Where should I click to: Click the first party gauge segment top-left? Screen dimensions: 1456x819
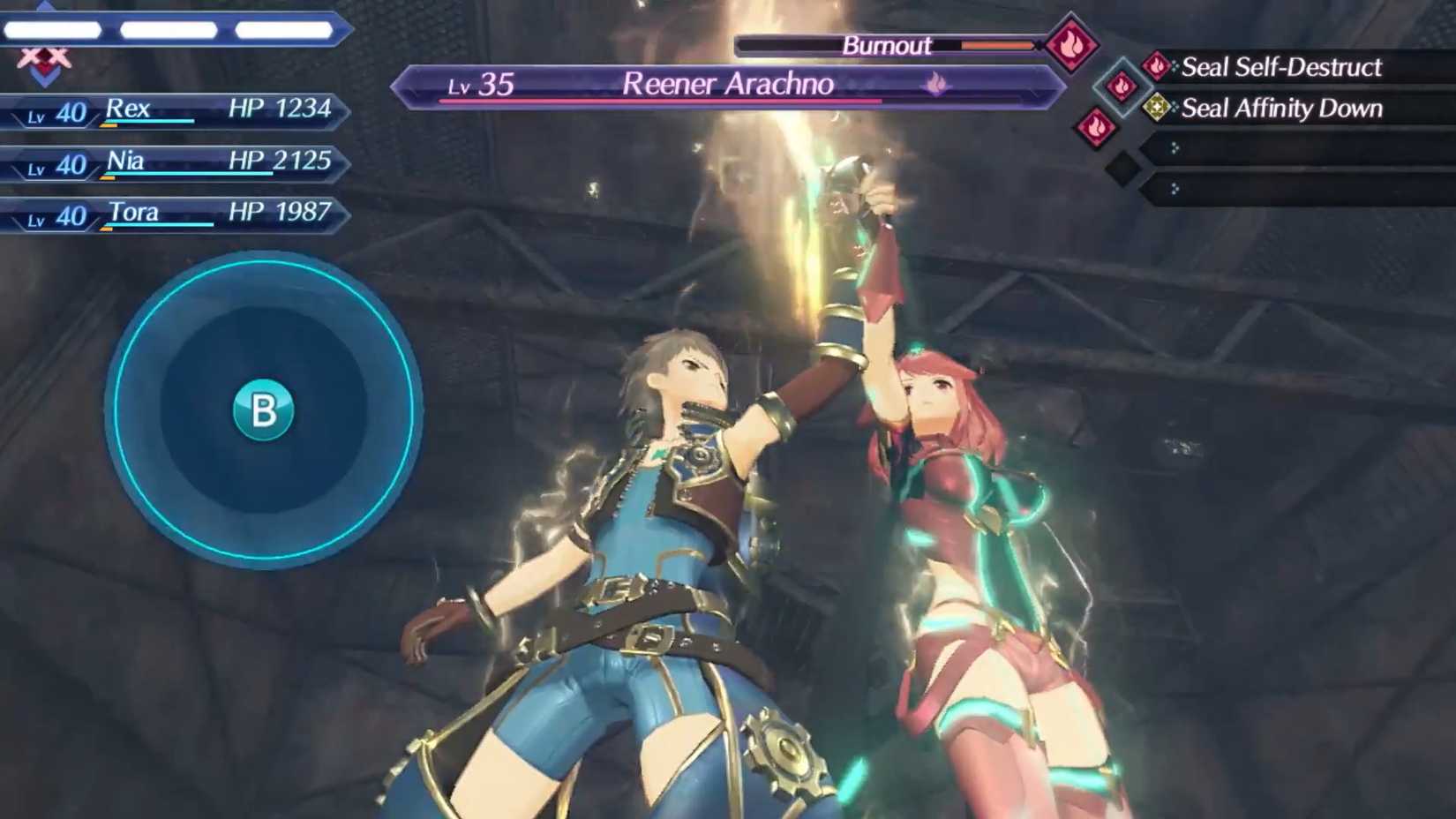tap(55, 29)
